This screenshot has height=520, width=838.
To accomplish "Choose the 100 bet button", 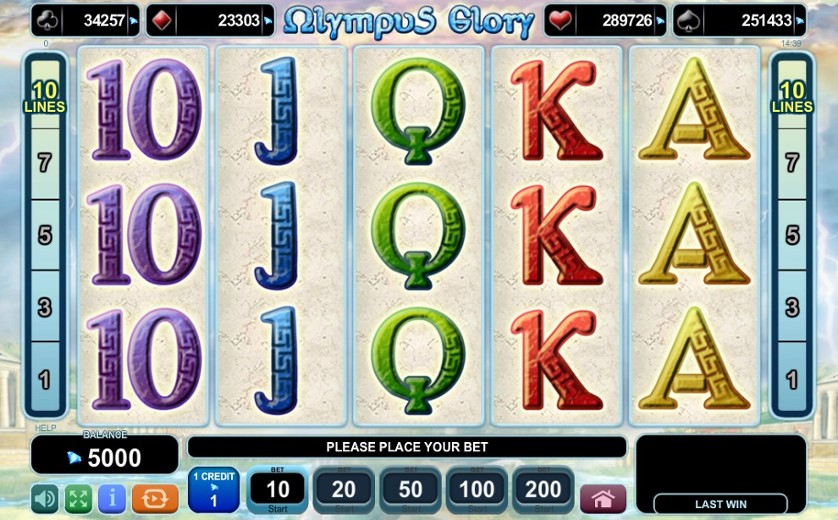I will 477,490.
